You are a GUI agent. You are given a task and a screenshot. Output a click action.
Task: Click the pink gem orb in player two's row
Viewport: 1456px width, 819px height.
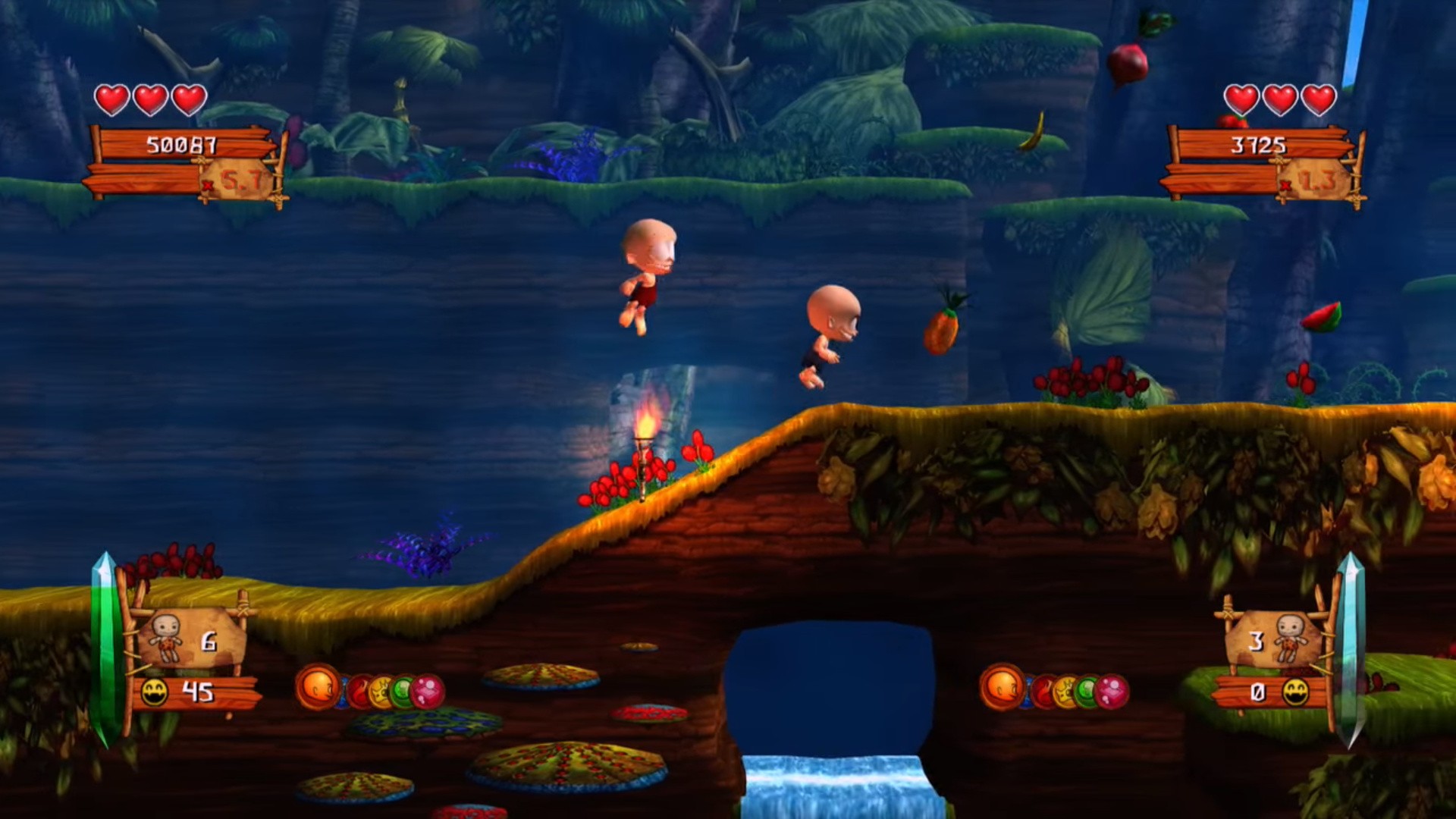pos(1112,691)
